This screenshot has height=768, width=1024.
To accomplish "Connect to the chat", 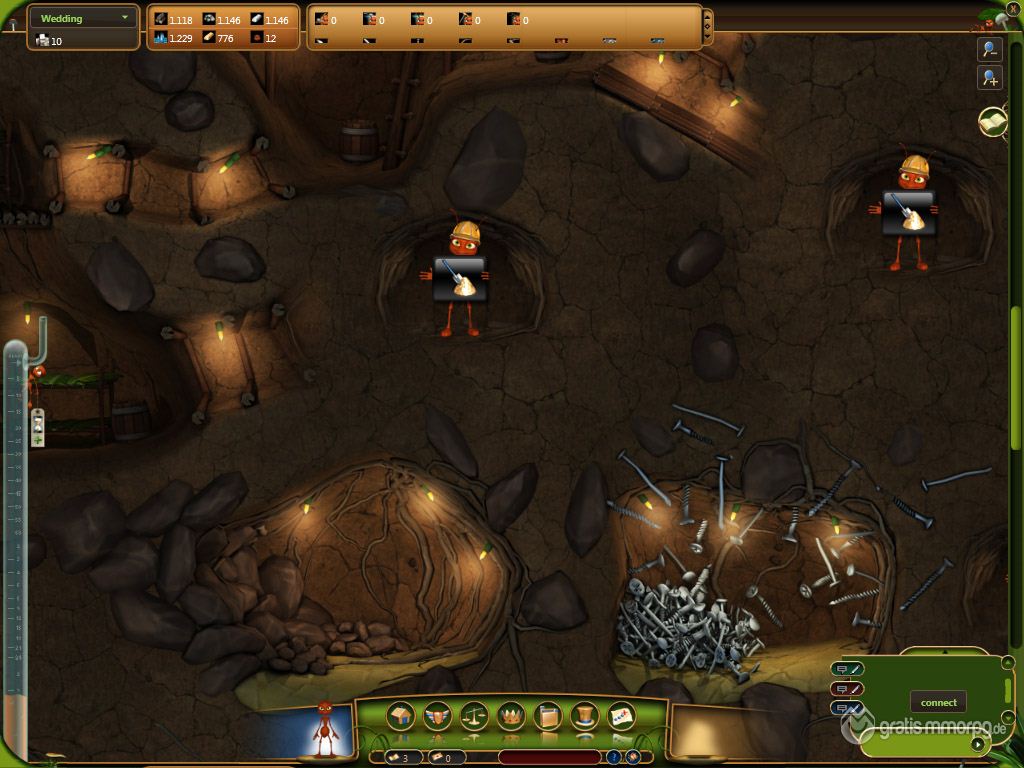I will (938, 702).
